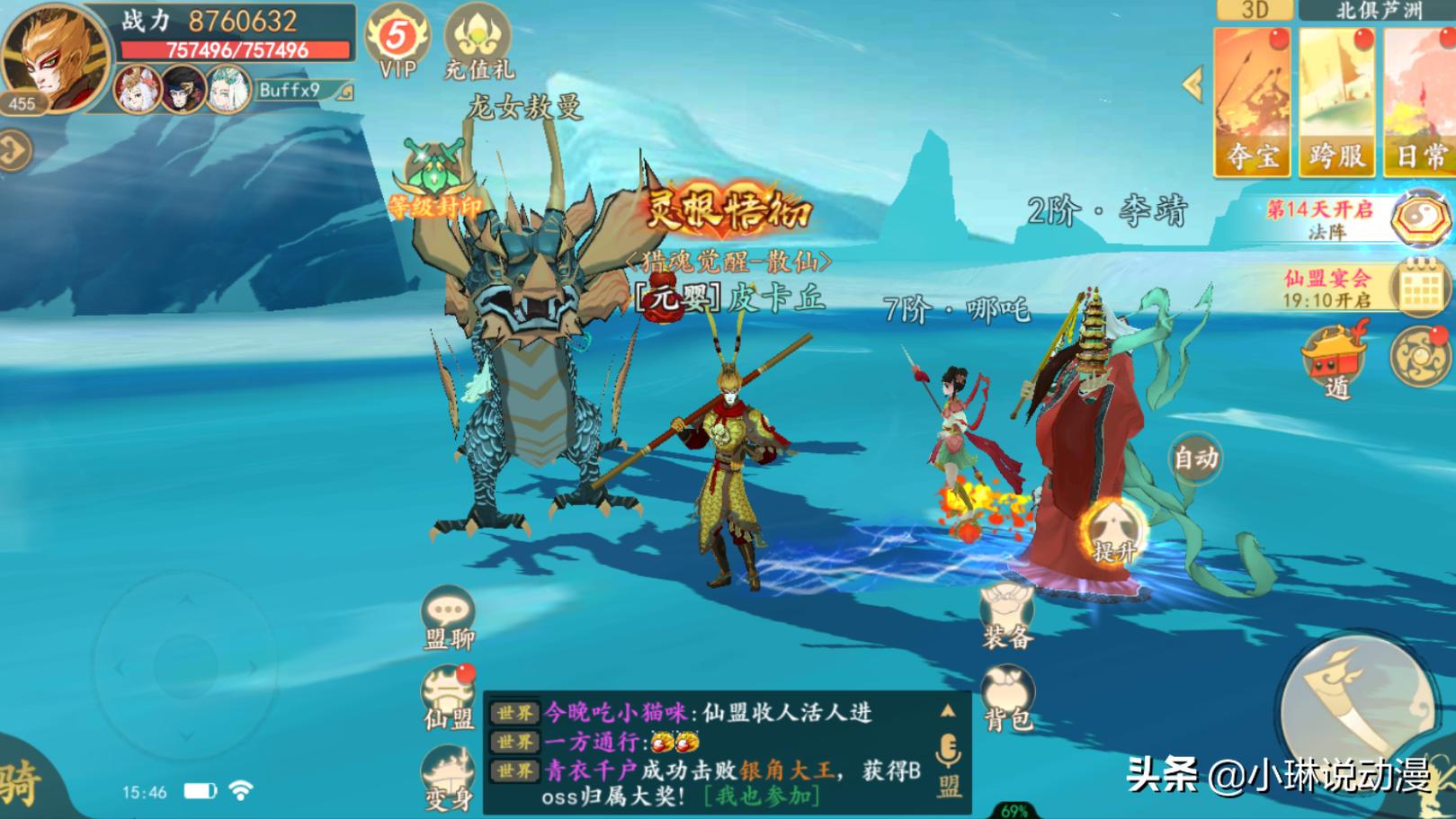Open the 仙盟 guild menu
Screen dimensions: 1456x819
point(448,699)
